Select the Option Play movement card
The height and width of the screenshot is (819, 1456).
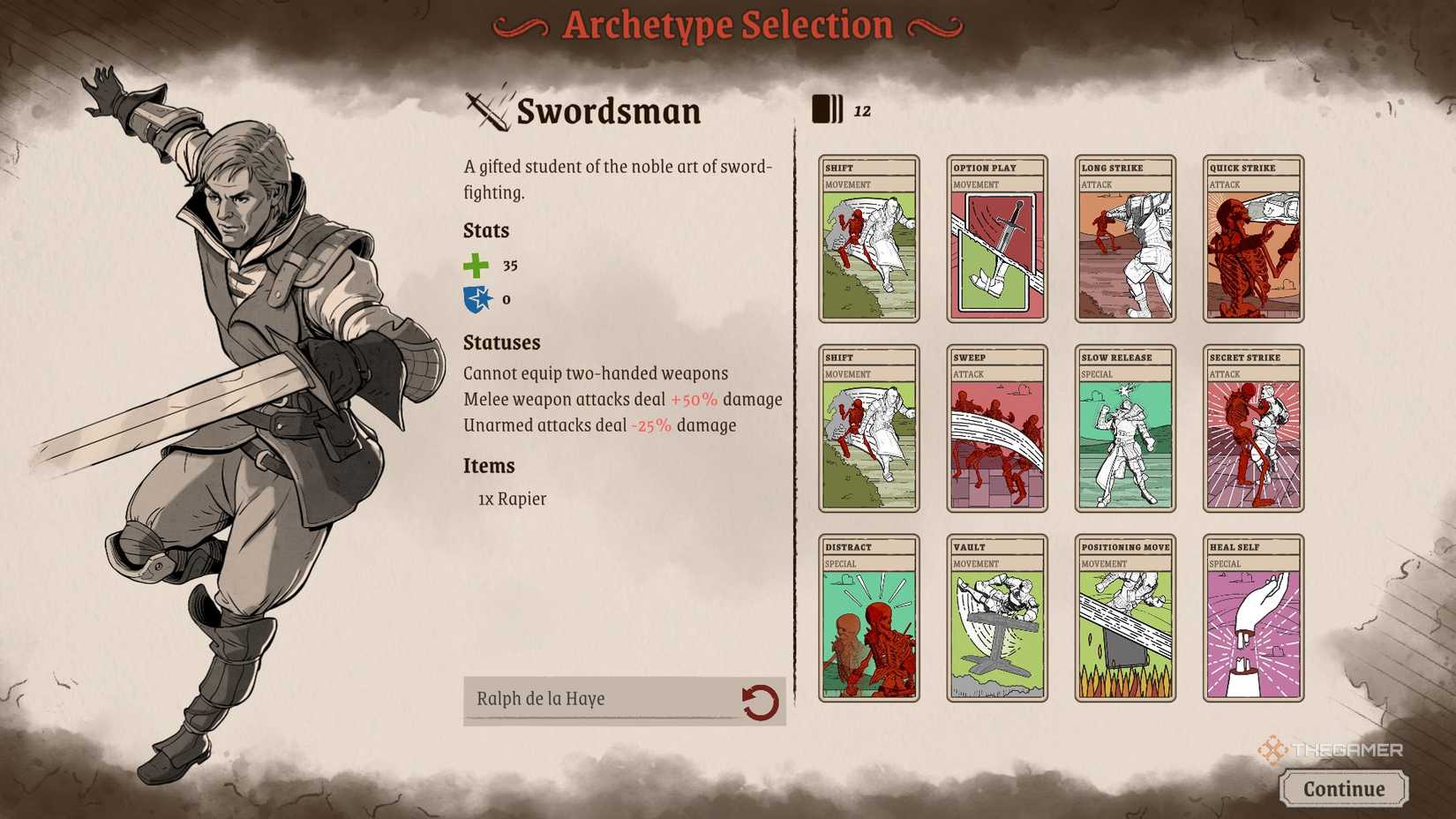995,238
